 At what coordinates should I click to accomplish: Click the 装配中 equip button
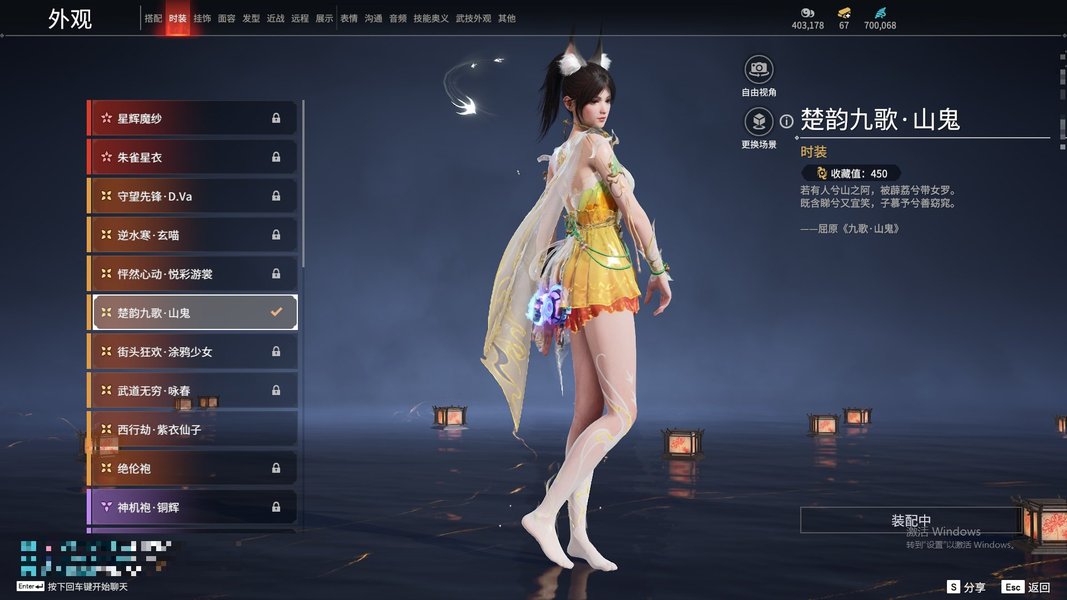911,521
